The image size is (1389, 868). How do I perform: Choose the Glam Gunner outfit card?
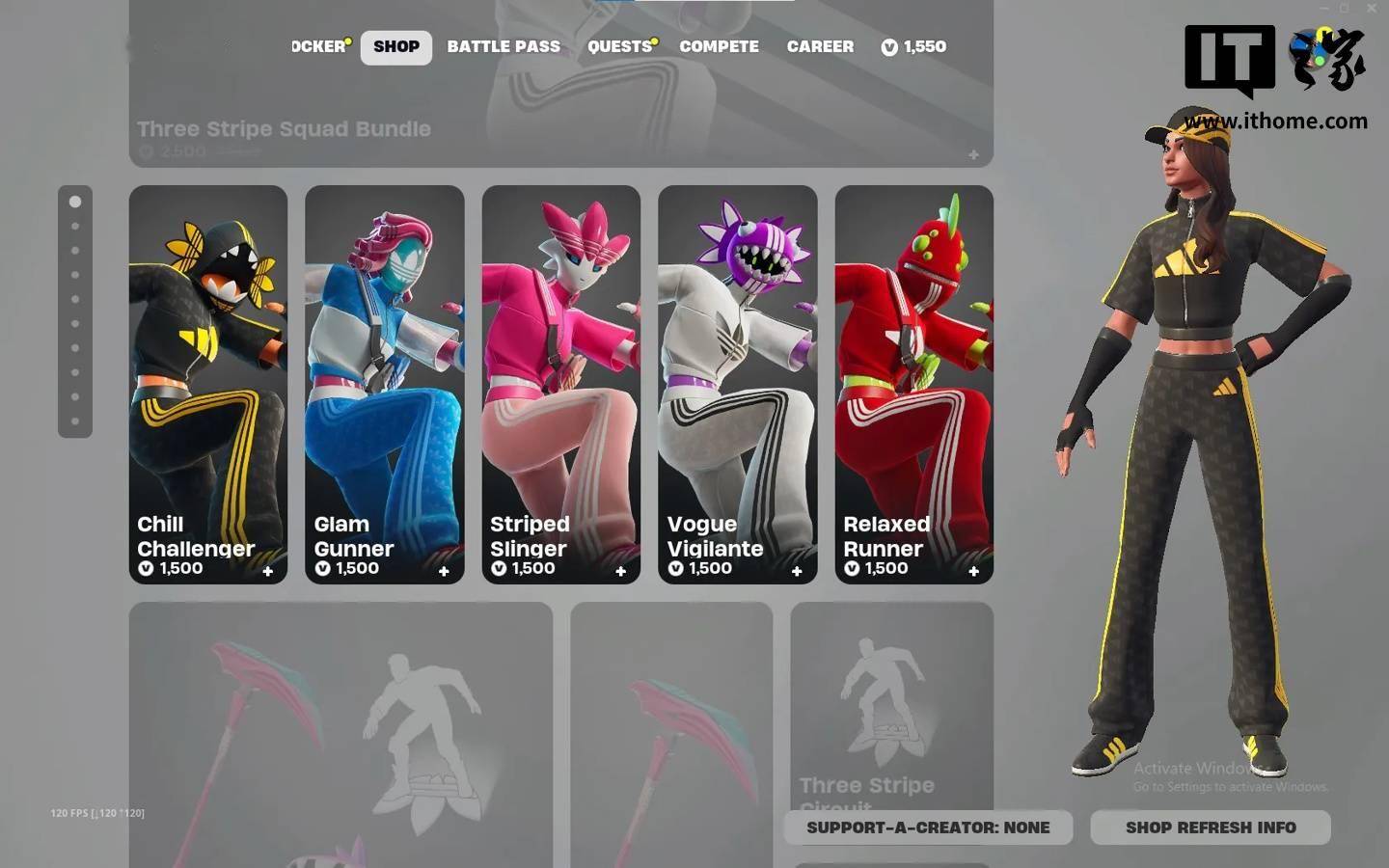point(385,384)
